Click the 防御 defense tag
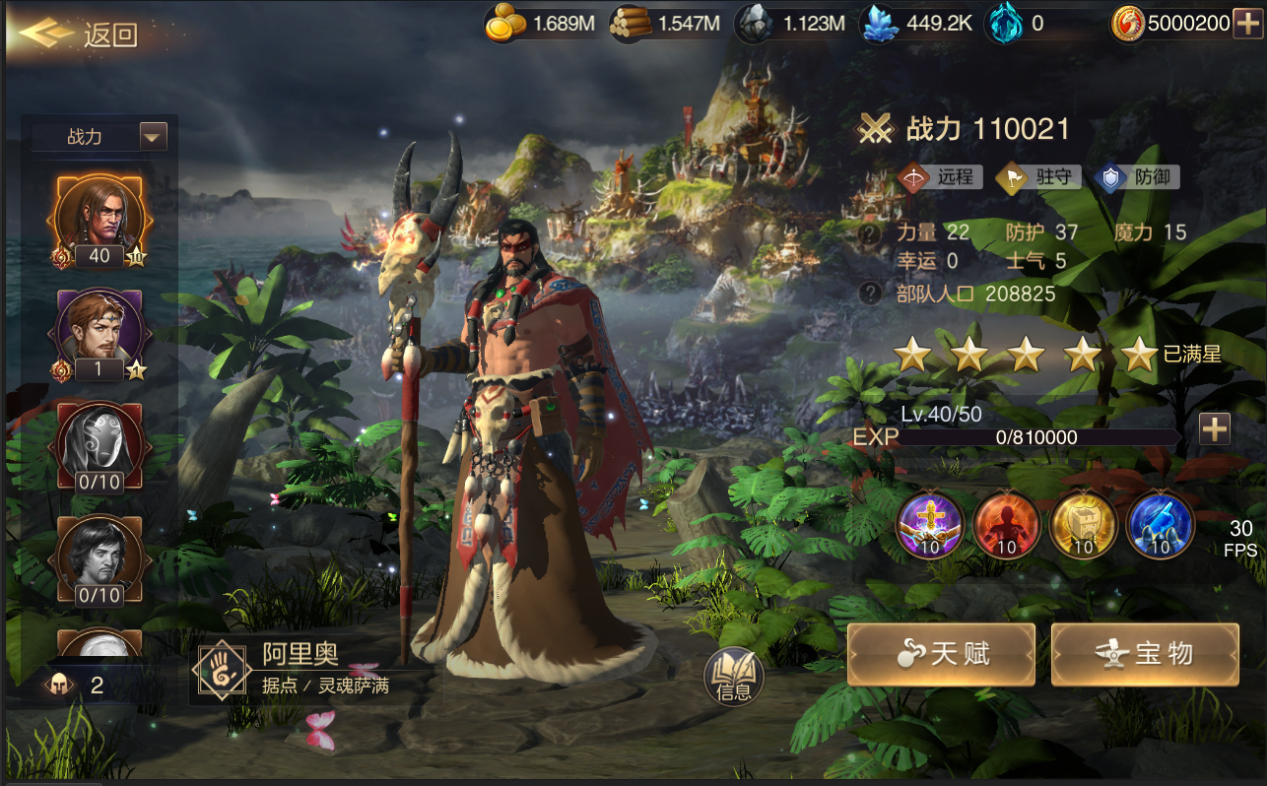 1136,178
